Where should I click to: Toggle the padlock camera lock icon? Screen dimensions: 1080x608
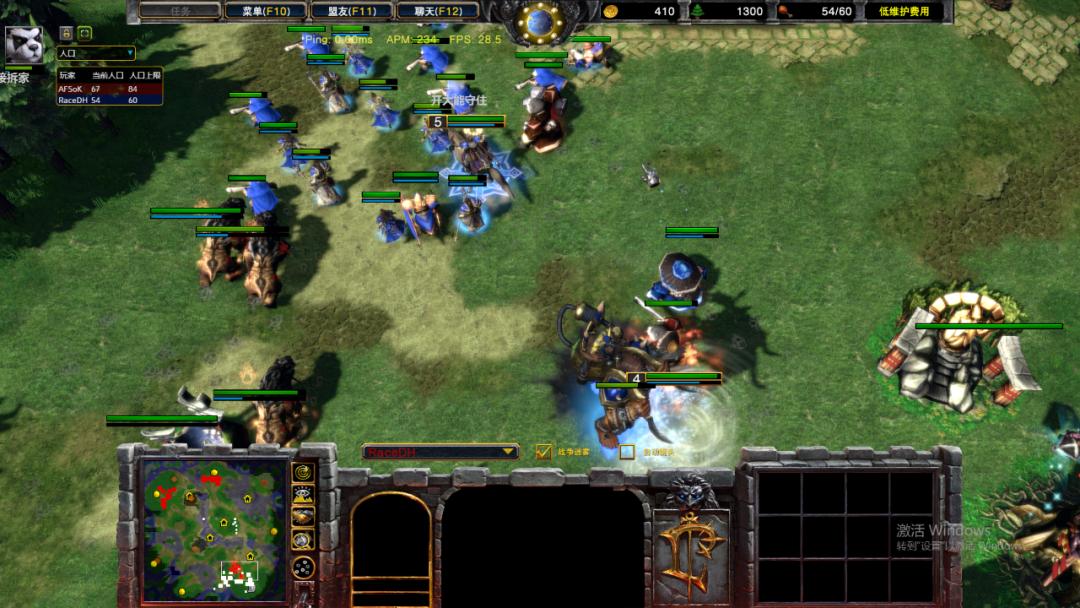point(67,33)
